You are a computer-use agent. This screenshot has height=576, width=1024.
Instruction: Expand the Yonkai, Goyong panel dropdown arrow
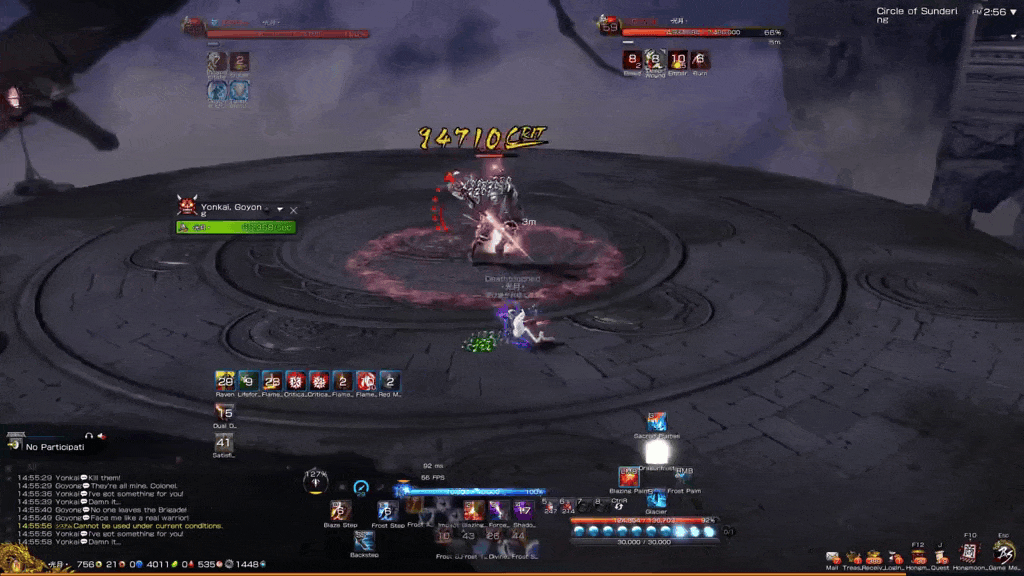tap(280, 210)
